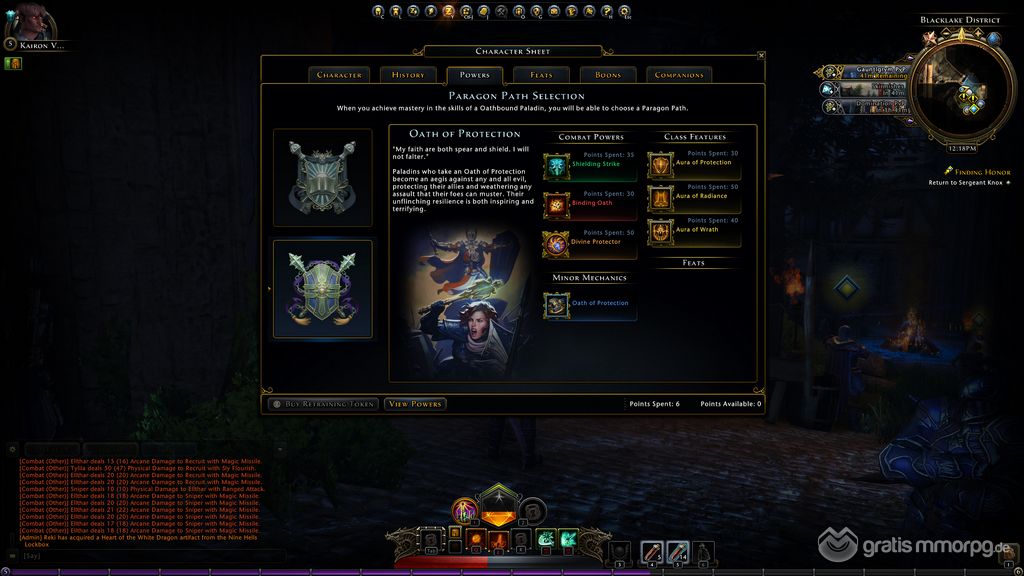Show the Companions tab
This screenshot has width=1024, height=576.
[x=680, y=75]
